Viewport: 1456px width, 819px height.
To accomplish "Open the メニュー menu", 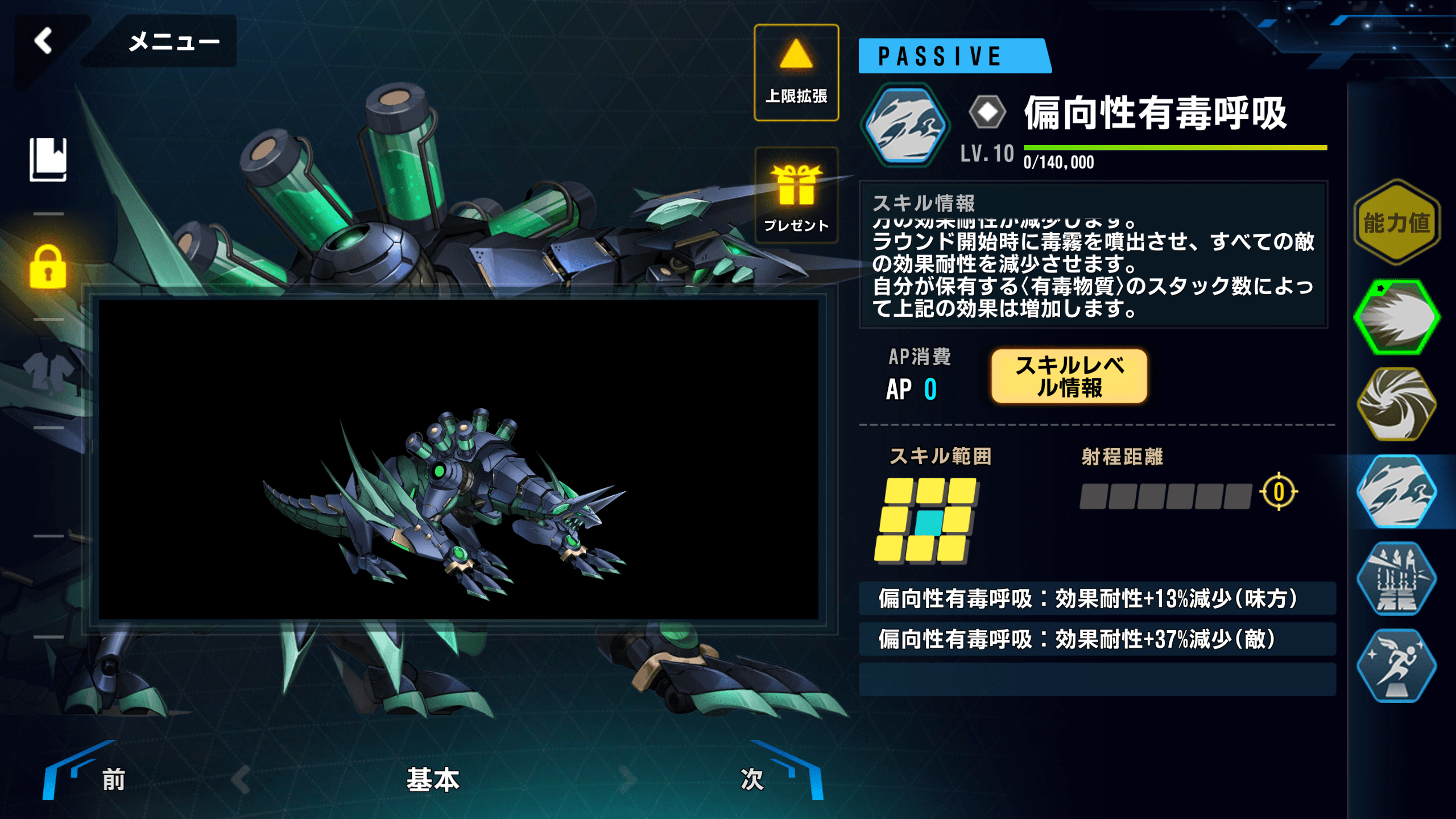I will click(x=173, y=42).
